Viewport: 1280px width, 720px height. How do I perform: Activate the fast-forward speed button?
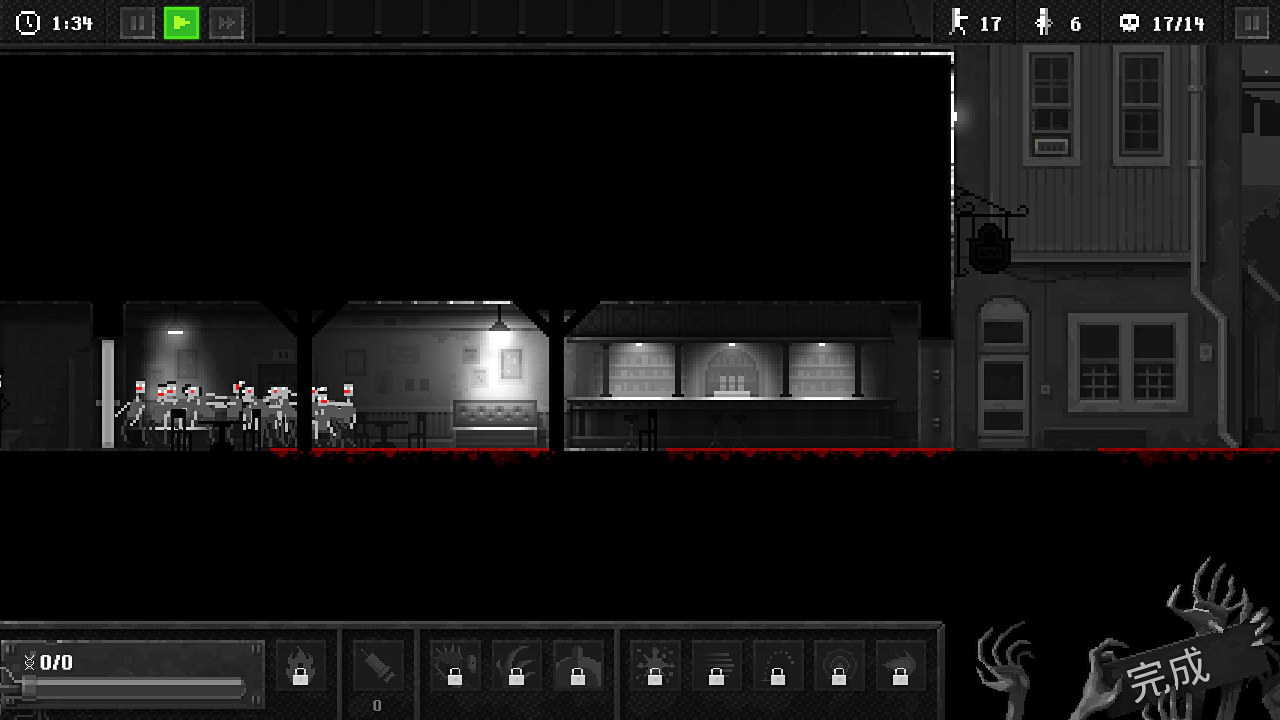(x=226, y=23)
